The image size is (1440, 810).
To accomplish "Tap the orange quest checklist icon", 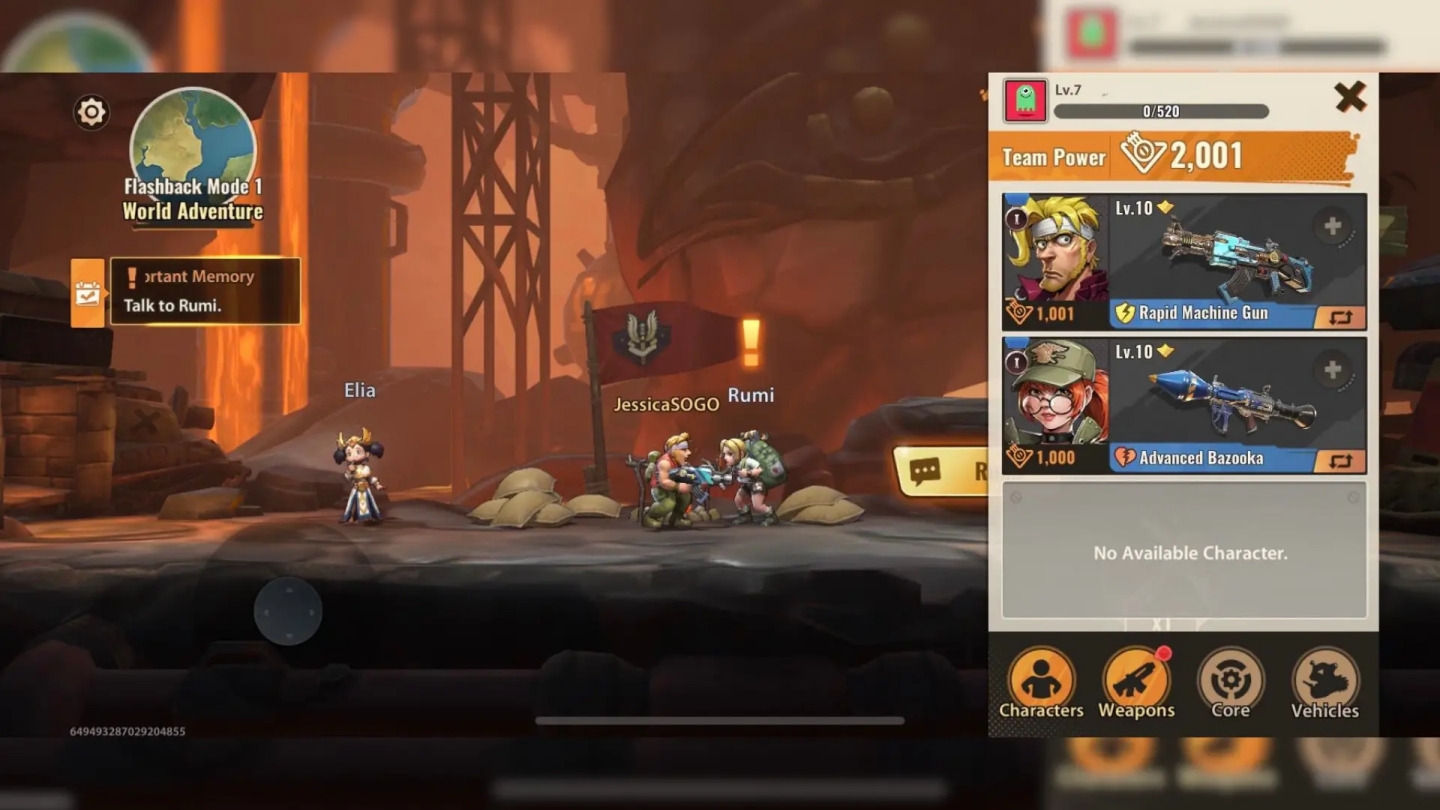I will pos(88,293).
